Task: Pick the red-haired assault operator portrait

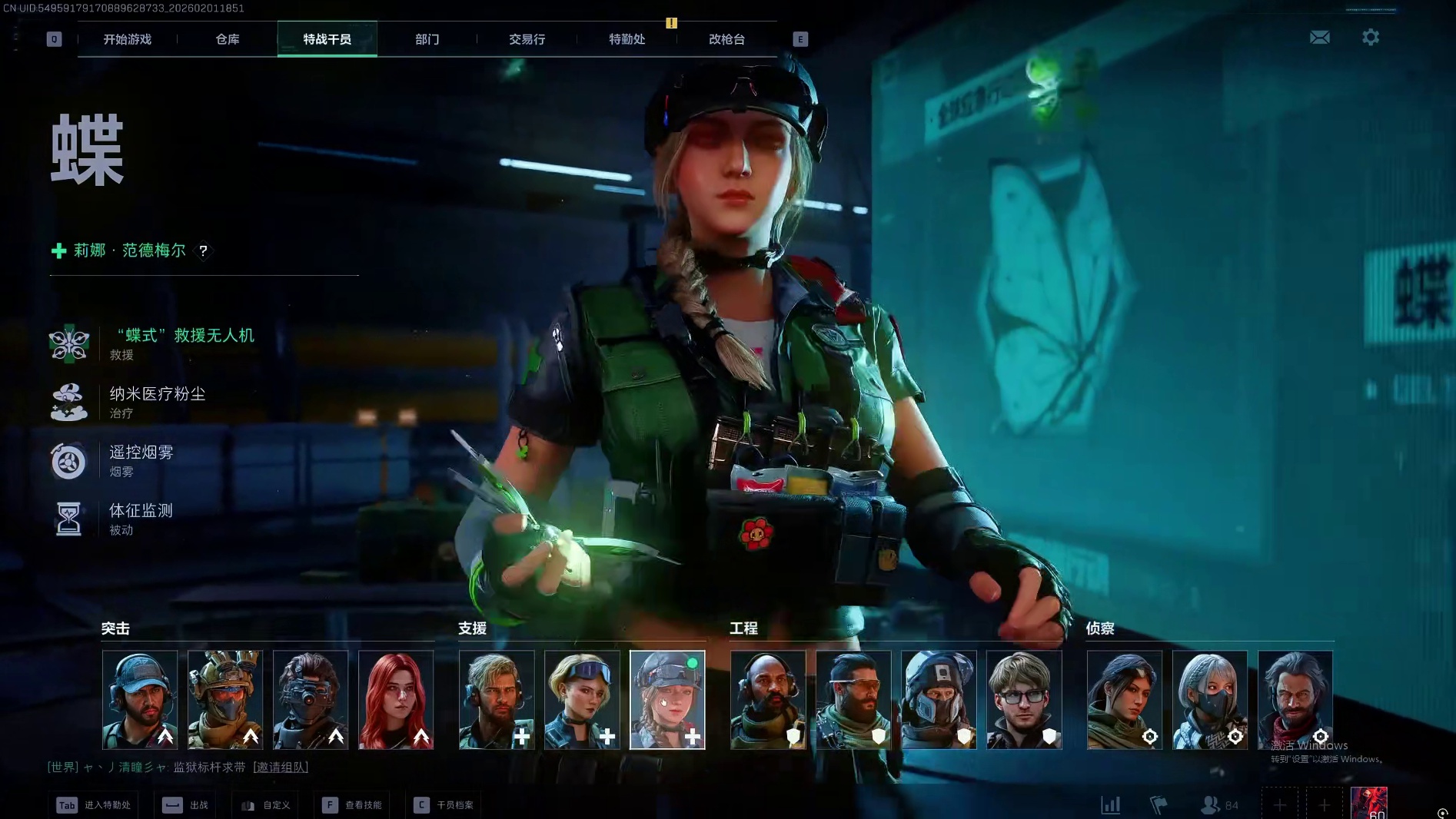Action: [396, 700]
